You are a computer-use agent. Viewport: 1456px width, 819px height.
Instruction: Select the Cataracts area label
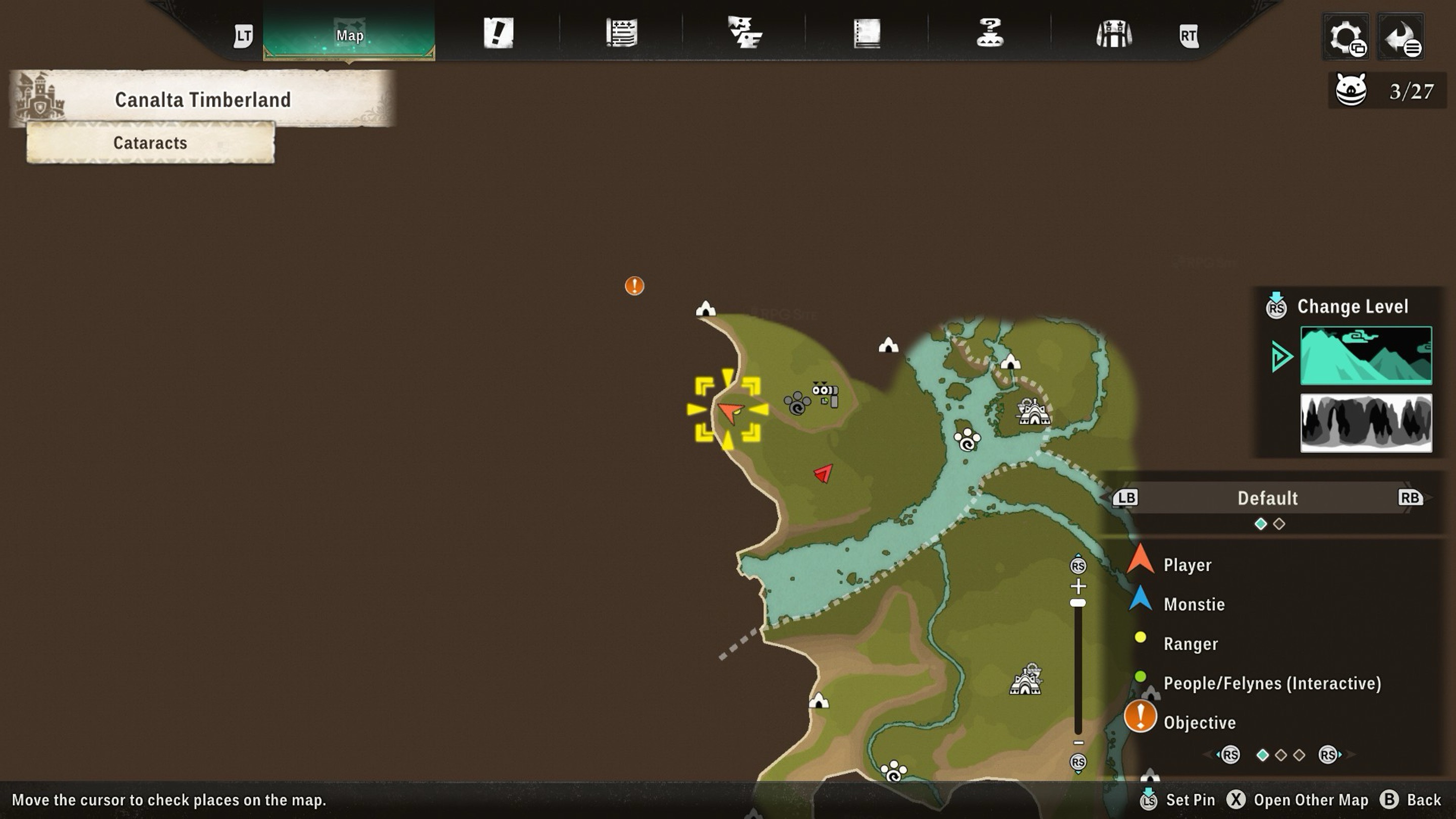pos(150,143)
